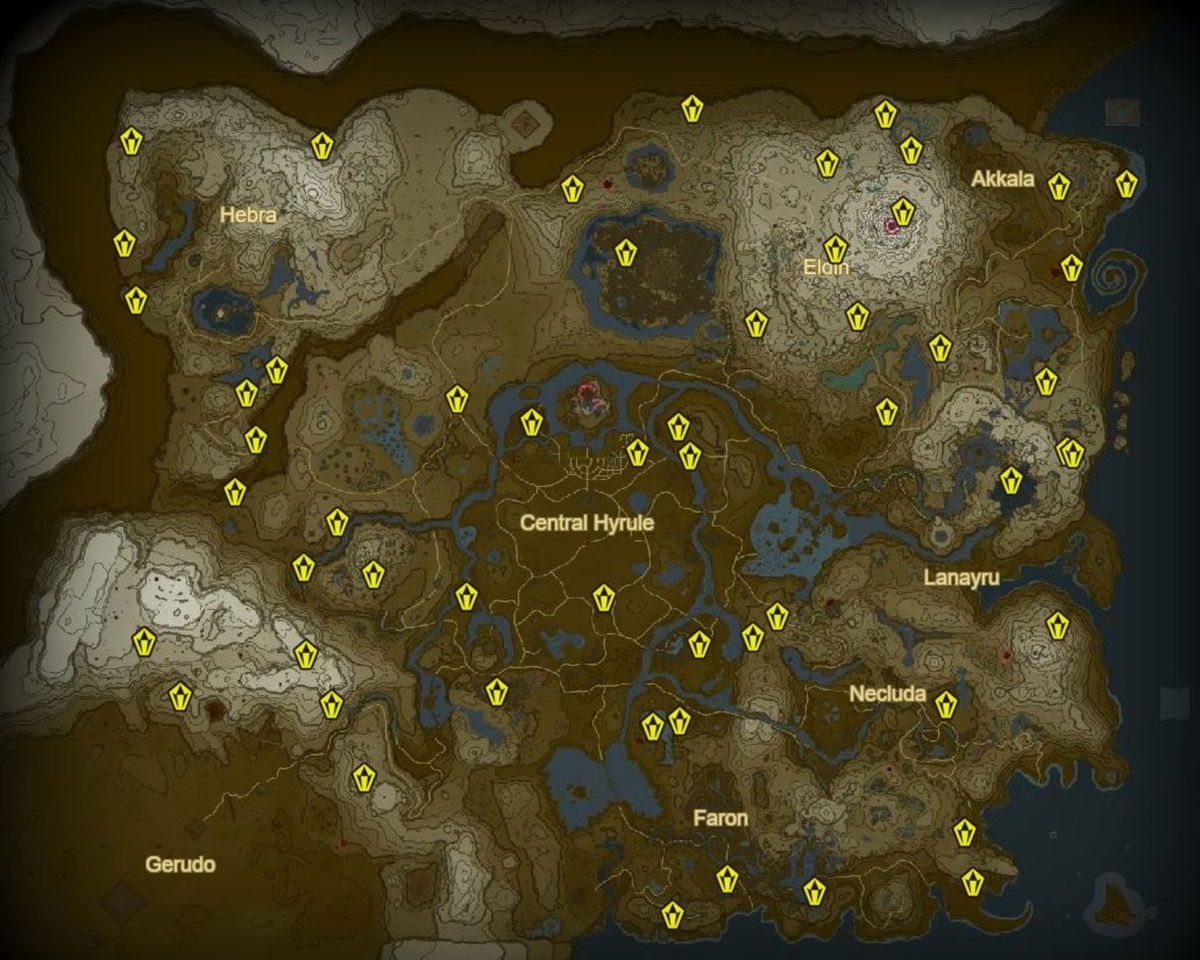Click the overlapping double yellow marker

point(1071,453)
